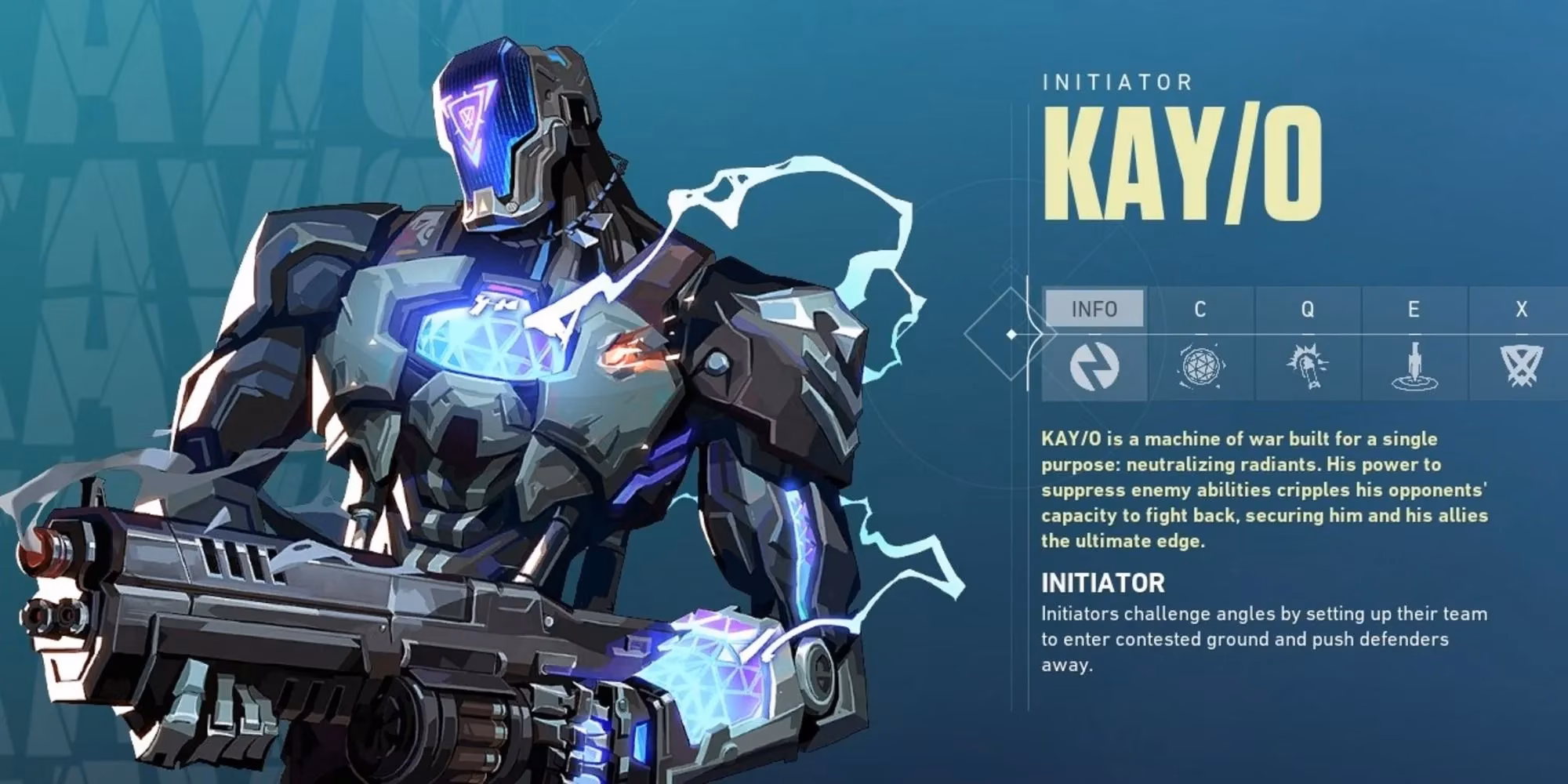This screenshot has width=1568, height=784.
Task: Click the Initiator role icon
Action: point(1094,366)
